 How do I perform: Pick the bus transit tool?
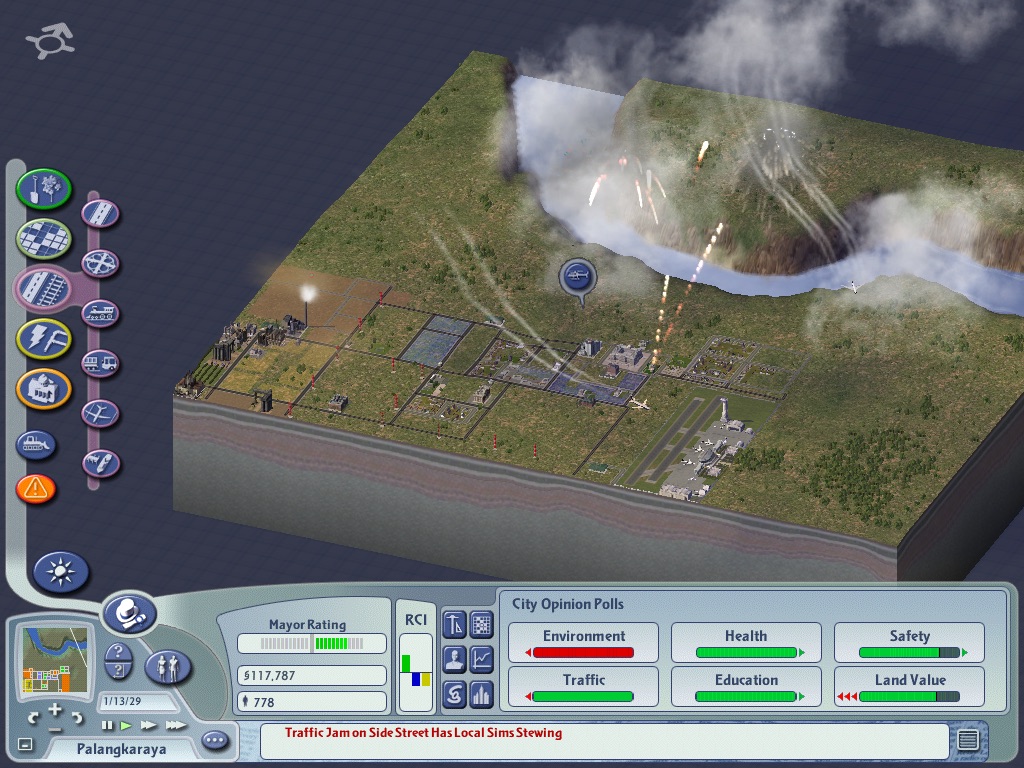click(101, 363)
